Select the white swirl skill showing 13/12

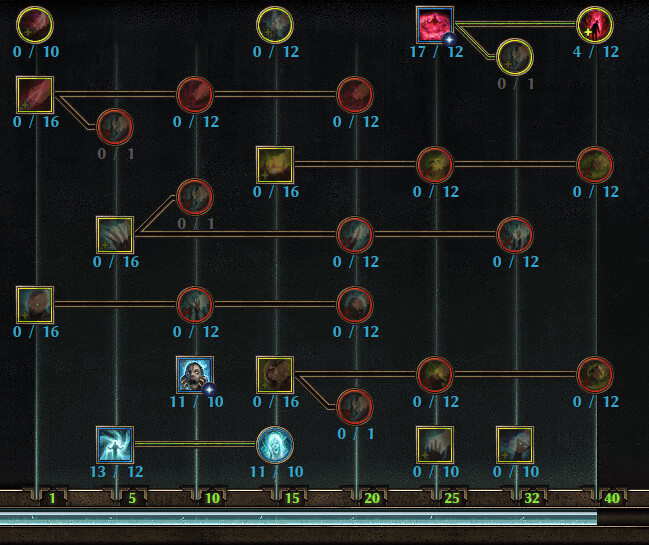click(115, 444)
